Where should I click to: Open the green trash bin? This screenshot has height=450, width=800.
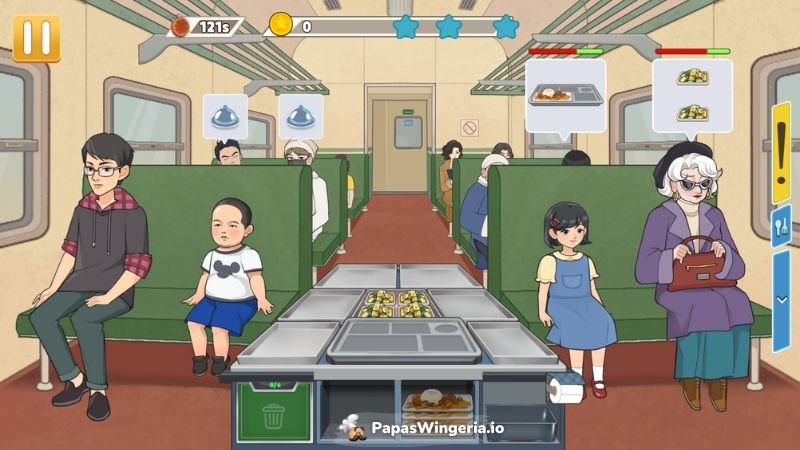click(273, 410)
